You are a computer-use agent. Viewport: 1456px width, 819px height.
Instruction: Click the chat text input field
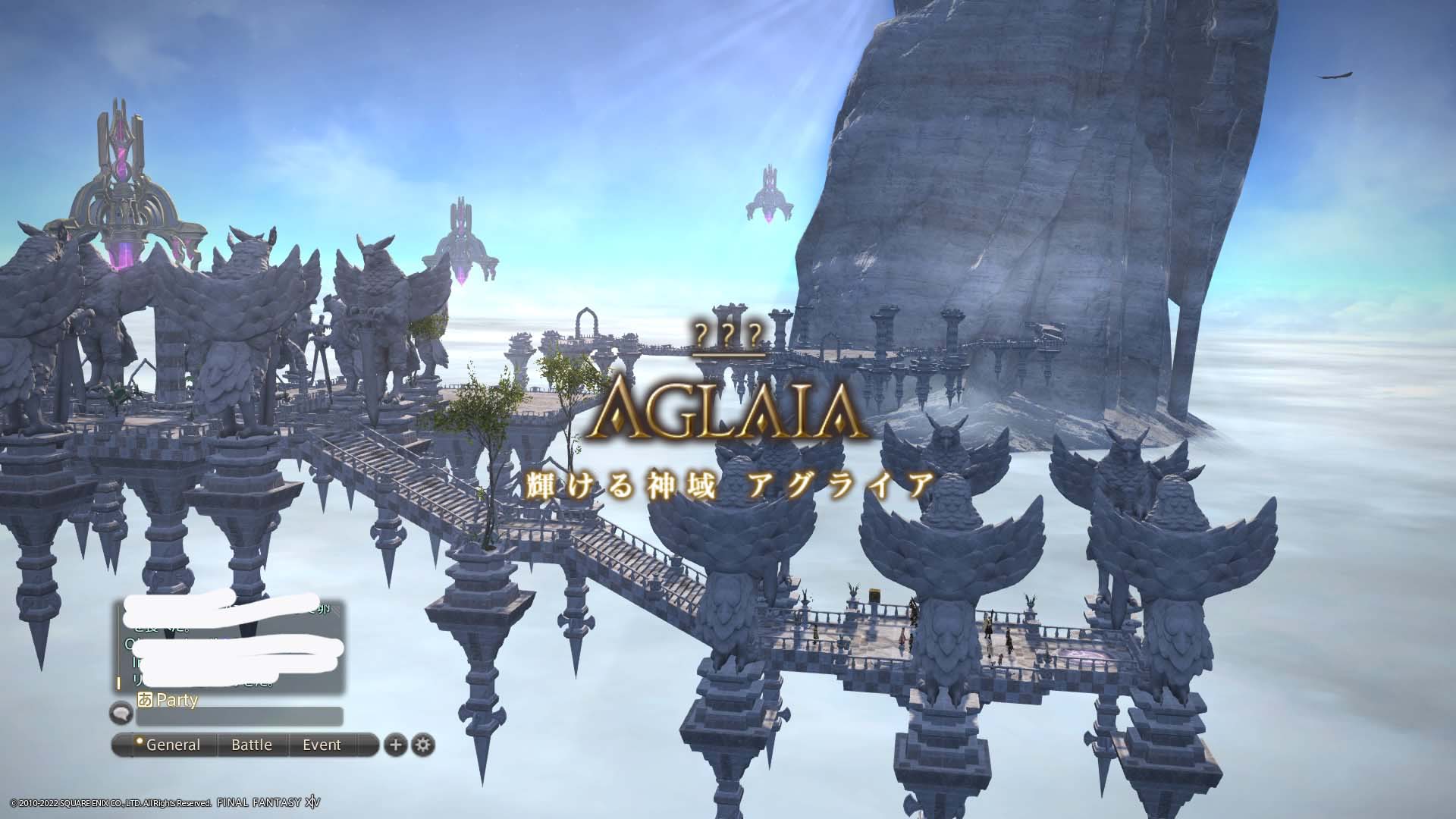point(239,716)
